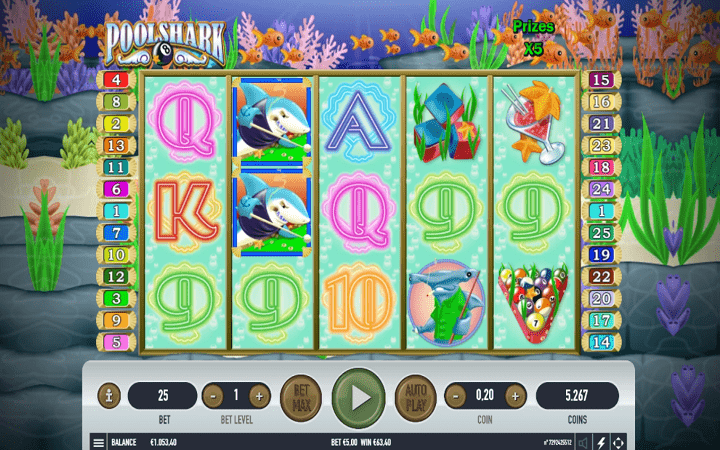Choose payline 5 marker

115,342
